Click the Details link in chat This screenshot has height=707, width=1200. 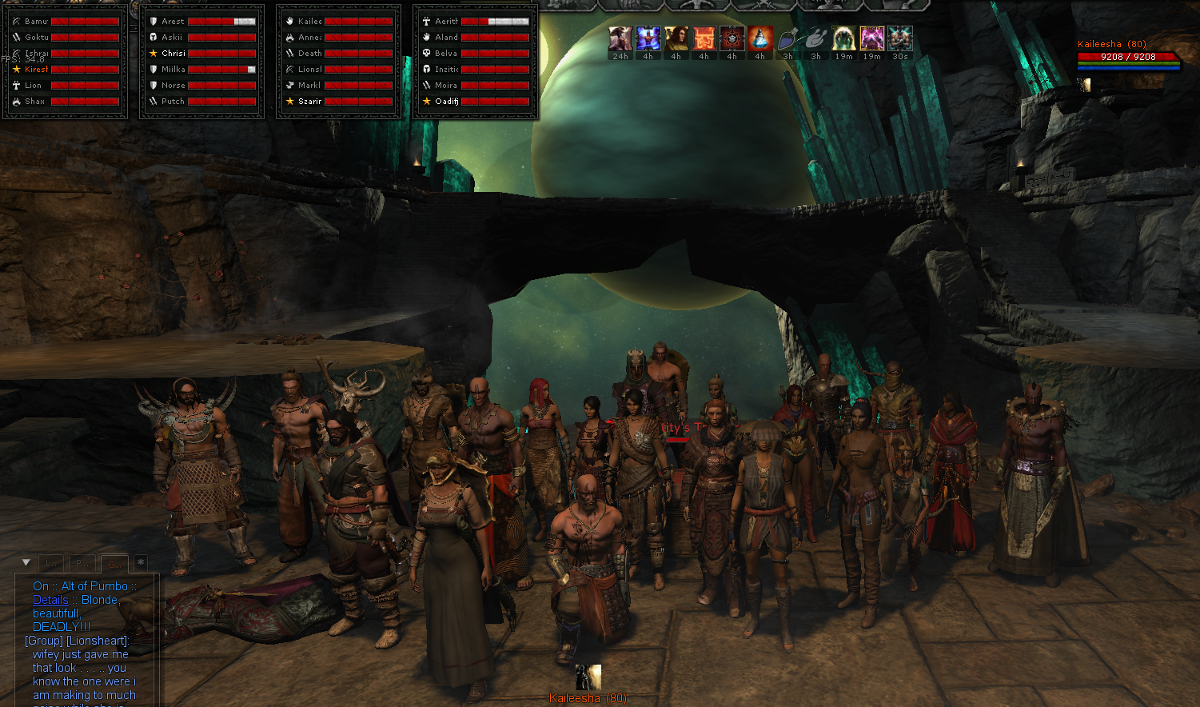51,600
